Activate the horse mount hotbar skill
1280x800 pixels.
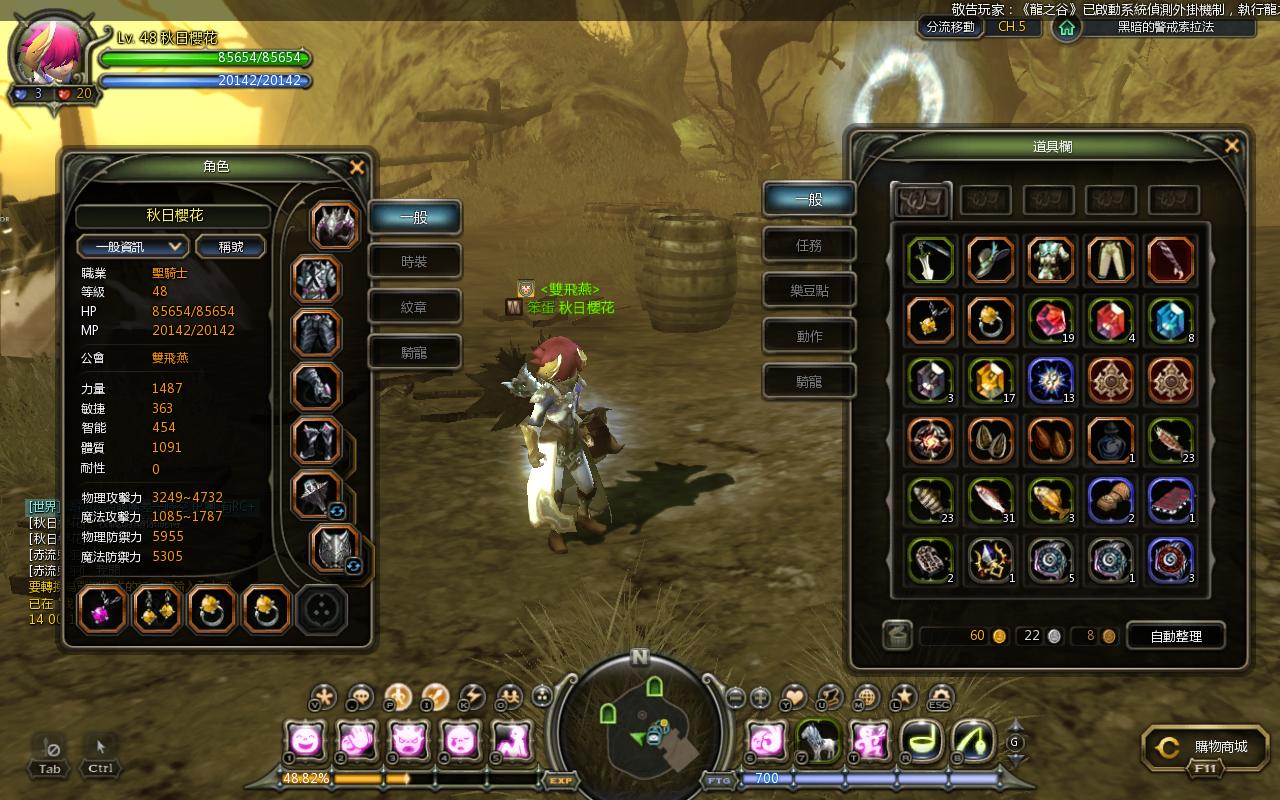pyautogui.click(x=818, y=741)
